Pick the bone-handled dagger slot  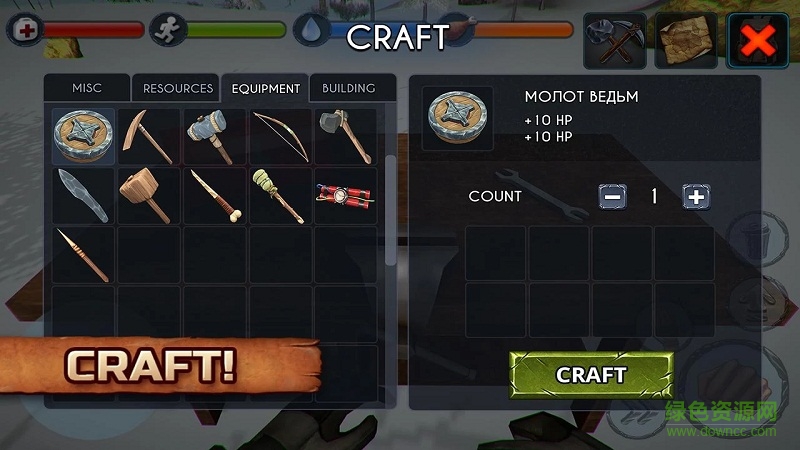click(x=214, y=195)
